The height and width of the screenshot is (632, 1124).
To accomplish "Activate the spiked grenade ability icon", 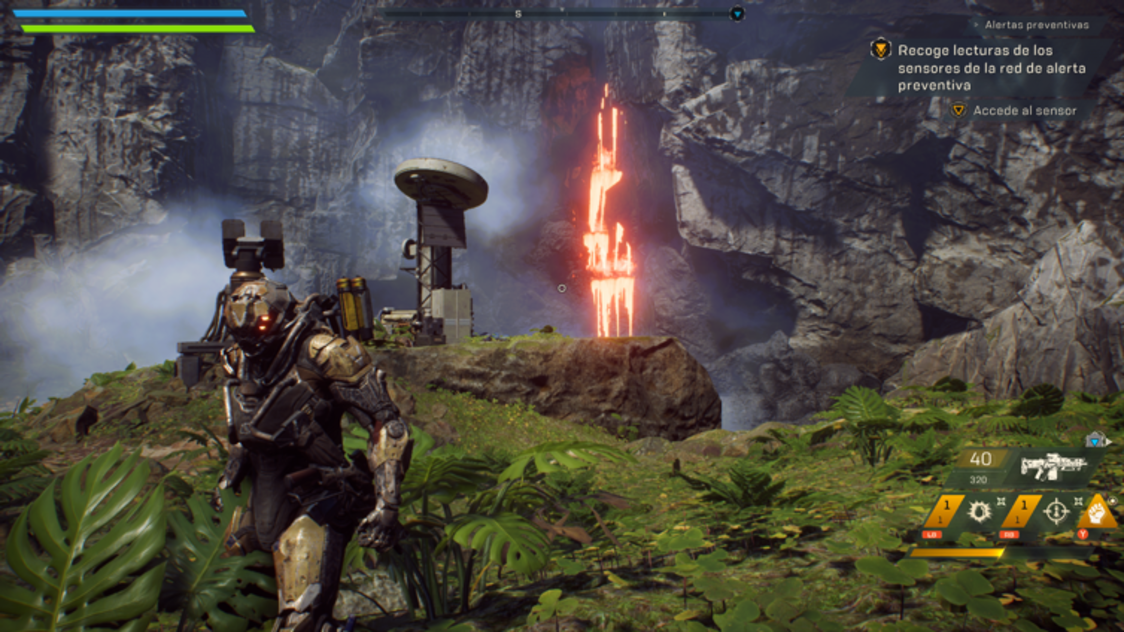I will 979,512.
